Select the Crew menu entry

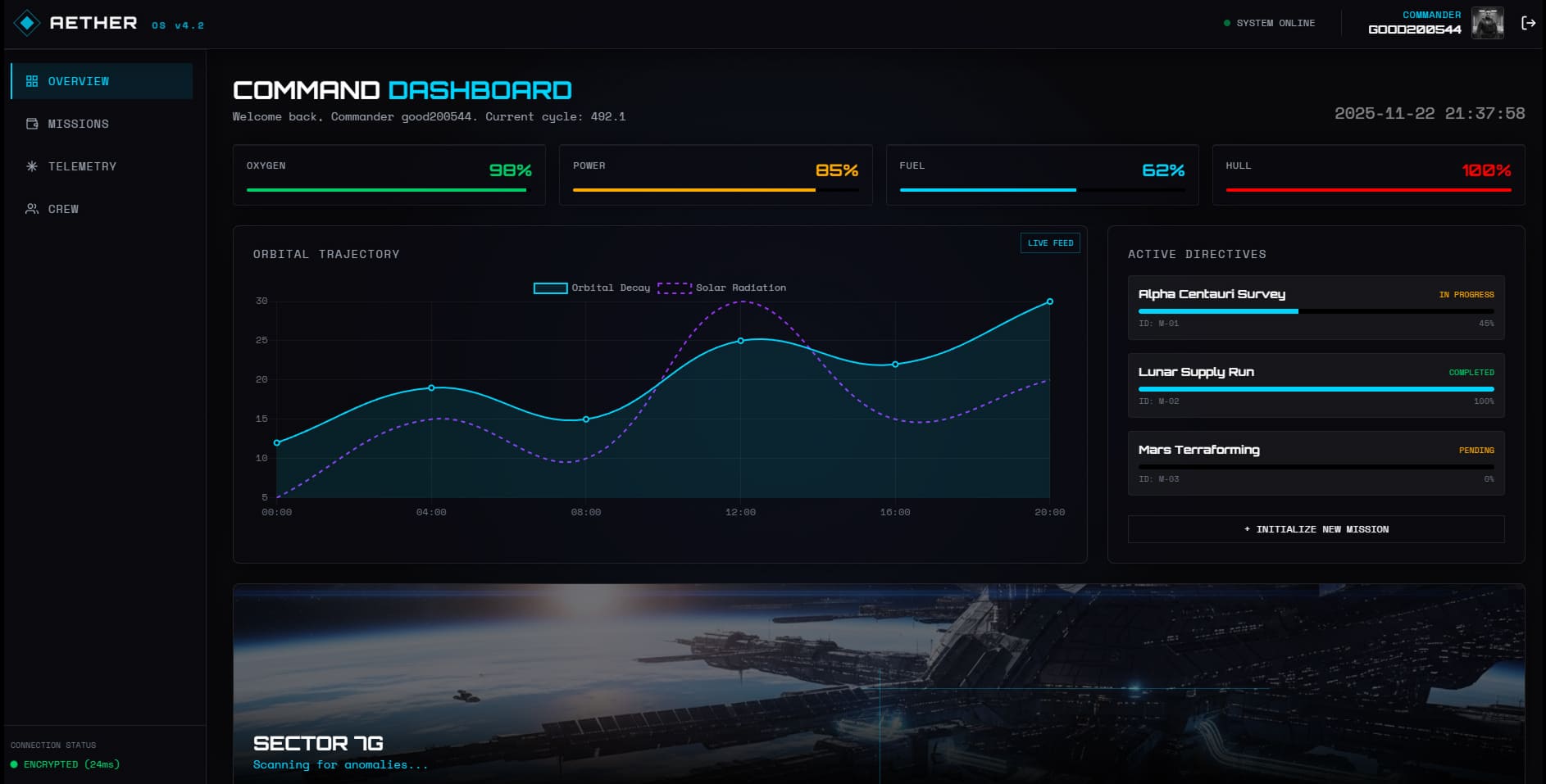(x=102, y=209)
